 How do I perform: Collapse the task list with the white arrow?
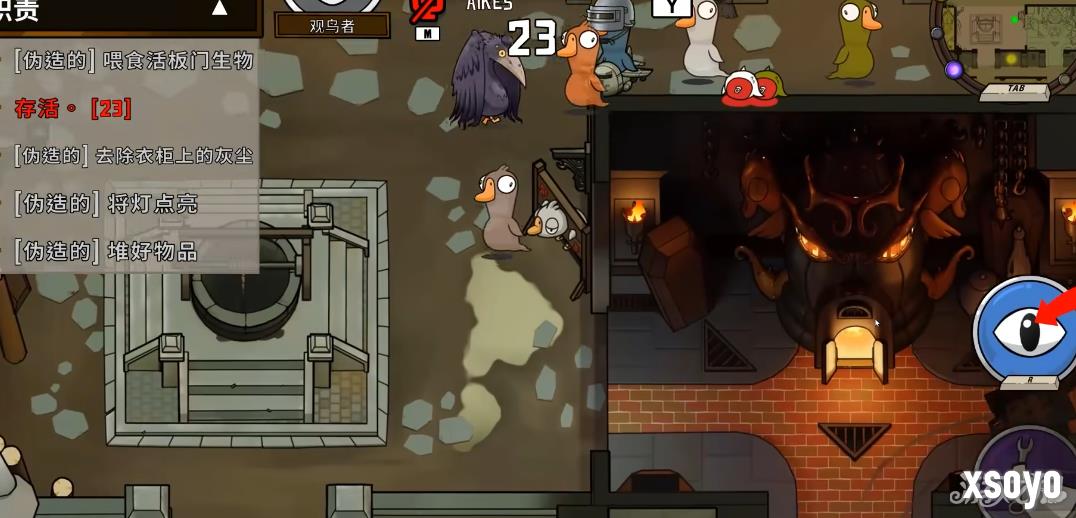(219, 9)
